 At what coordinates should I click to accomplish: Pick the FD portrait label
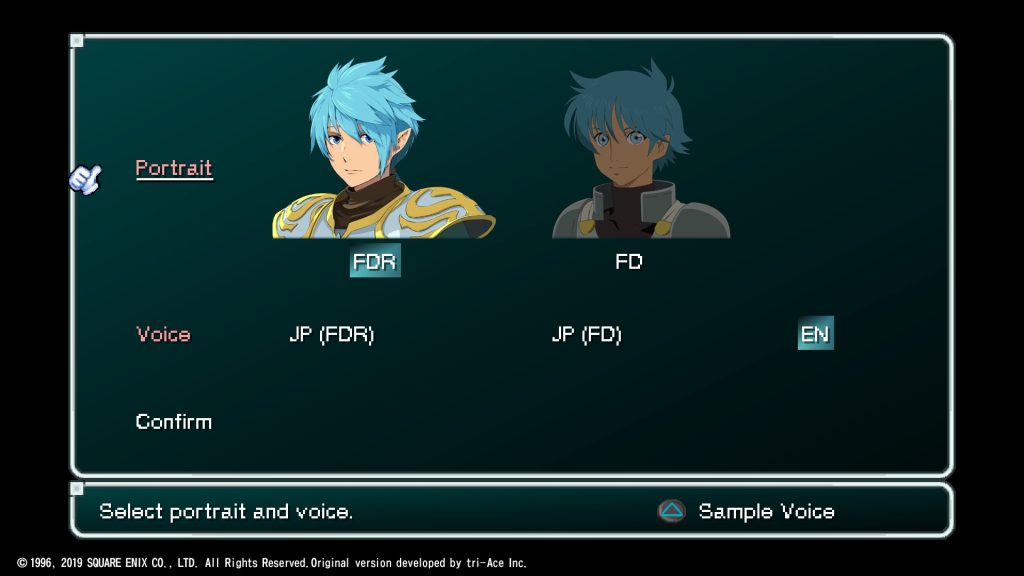[629, 262]
